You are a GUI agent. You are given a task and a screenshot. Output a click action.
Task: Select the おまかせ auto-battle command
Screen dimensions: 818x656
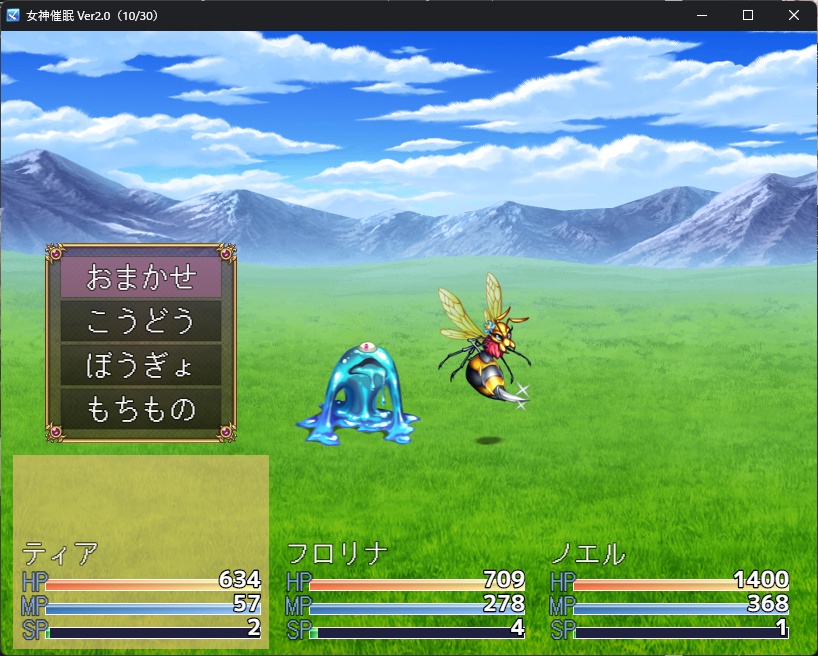141,277
